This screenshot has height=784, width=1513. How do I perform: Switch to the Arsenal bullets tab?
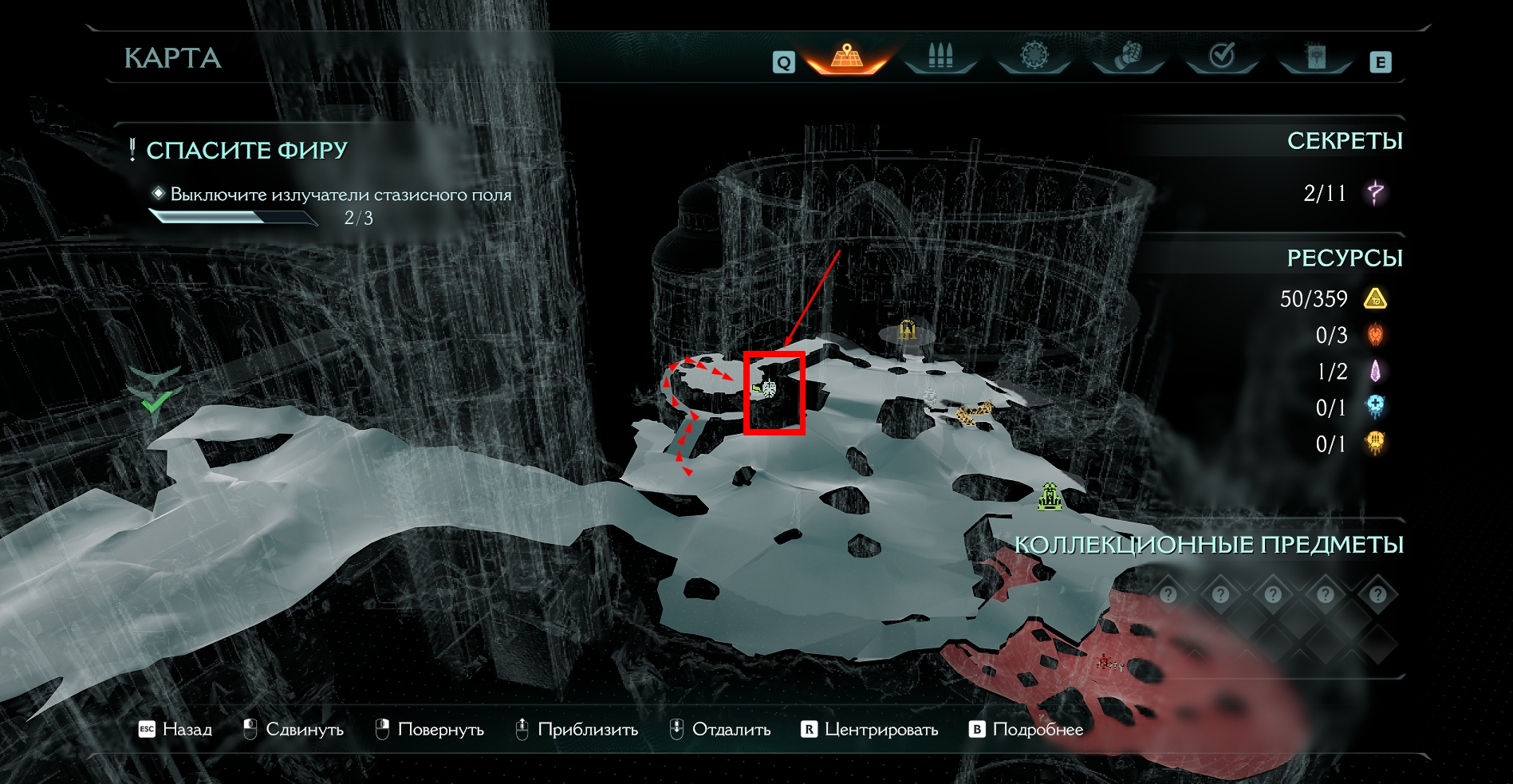940,57
